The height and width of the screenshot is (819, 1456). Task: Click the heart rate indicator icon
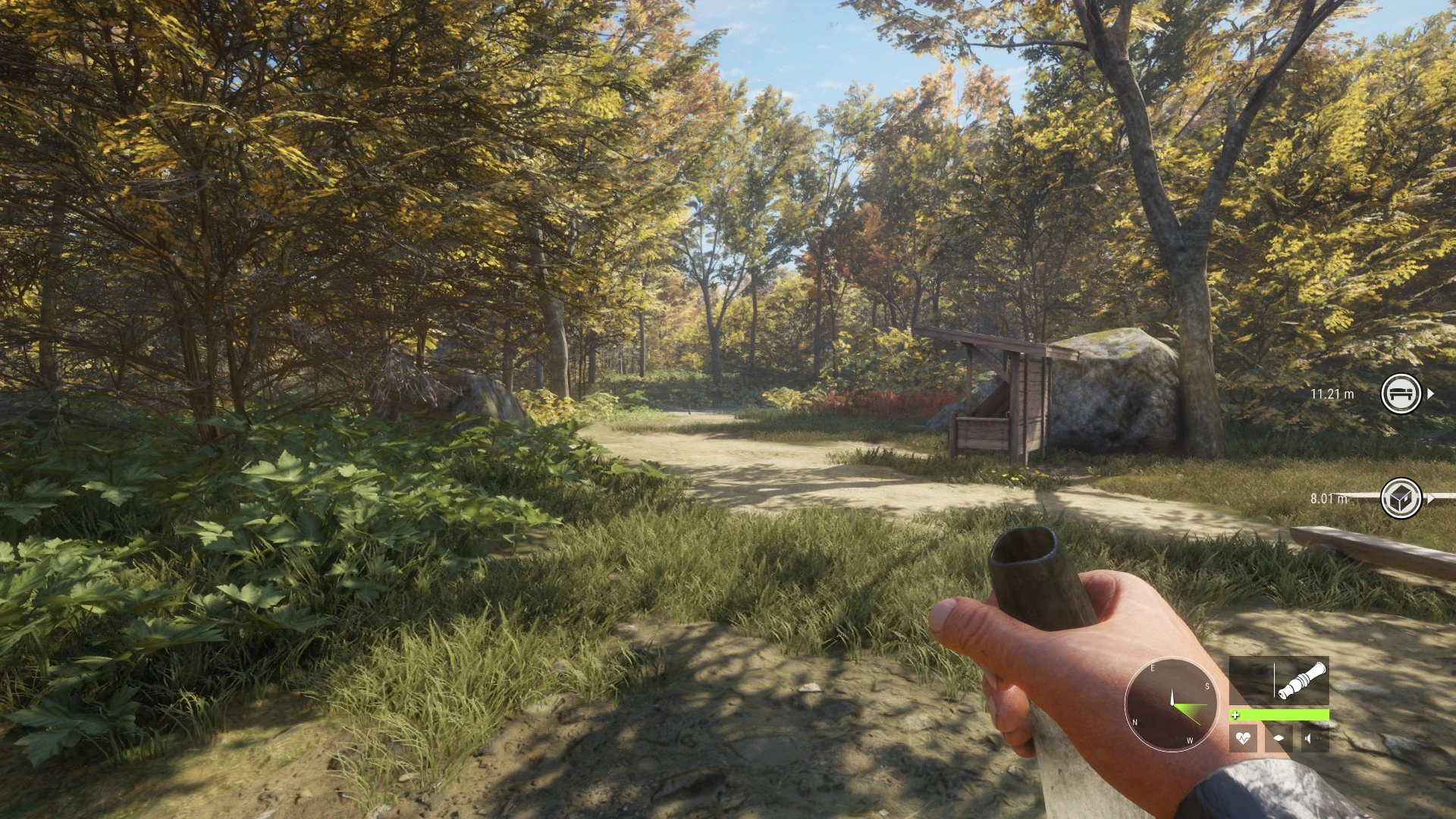pyautogui.click(x=1243, y=737)
